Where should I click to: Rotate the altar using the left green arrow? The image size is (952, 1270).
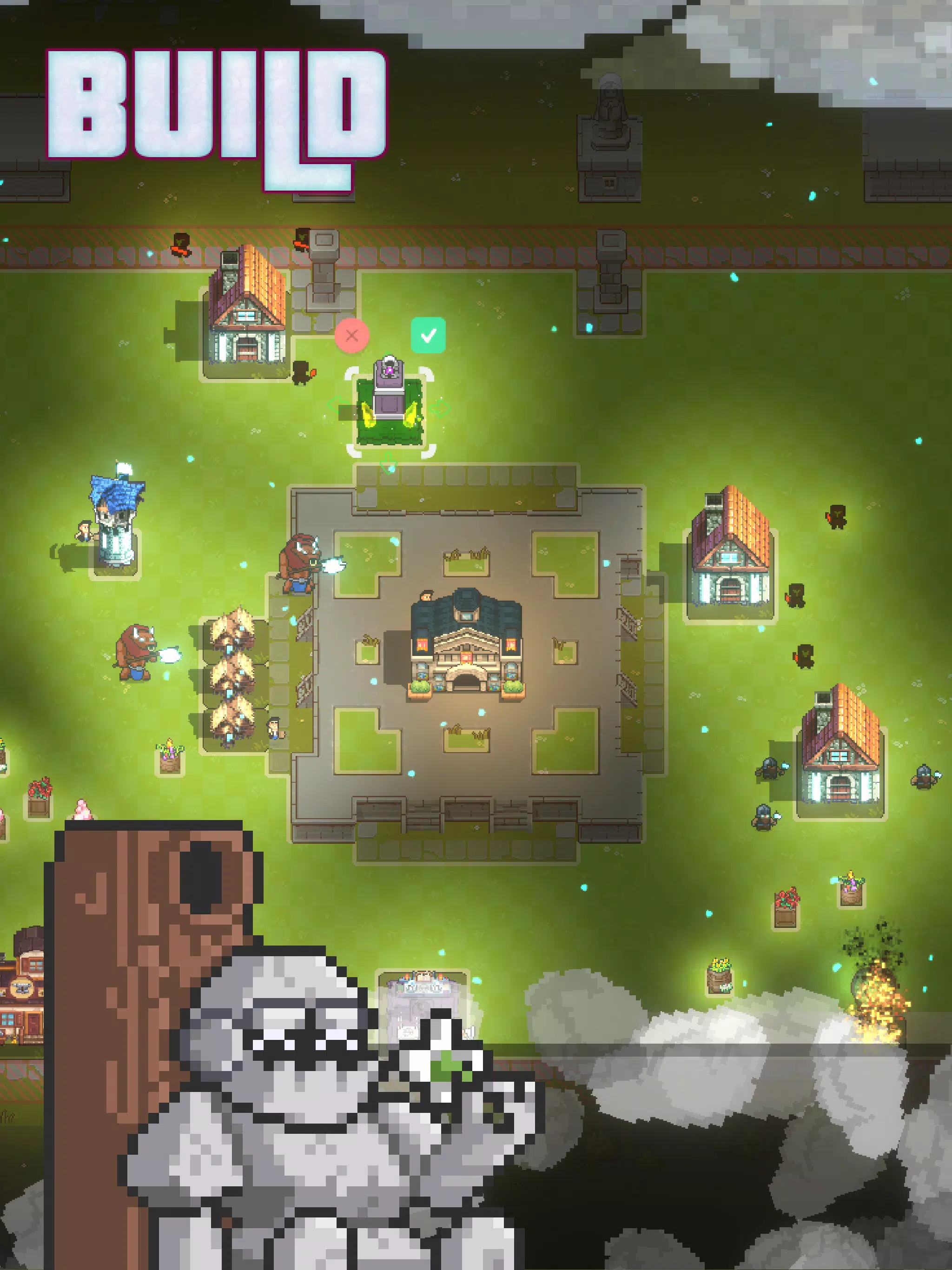(336, 406)
